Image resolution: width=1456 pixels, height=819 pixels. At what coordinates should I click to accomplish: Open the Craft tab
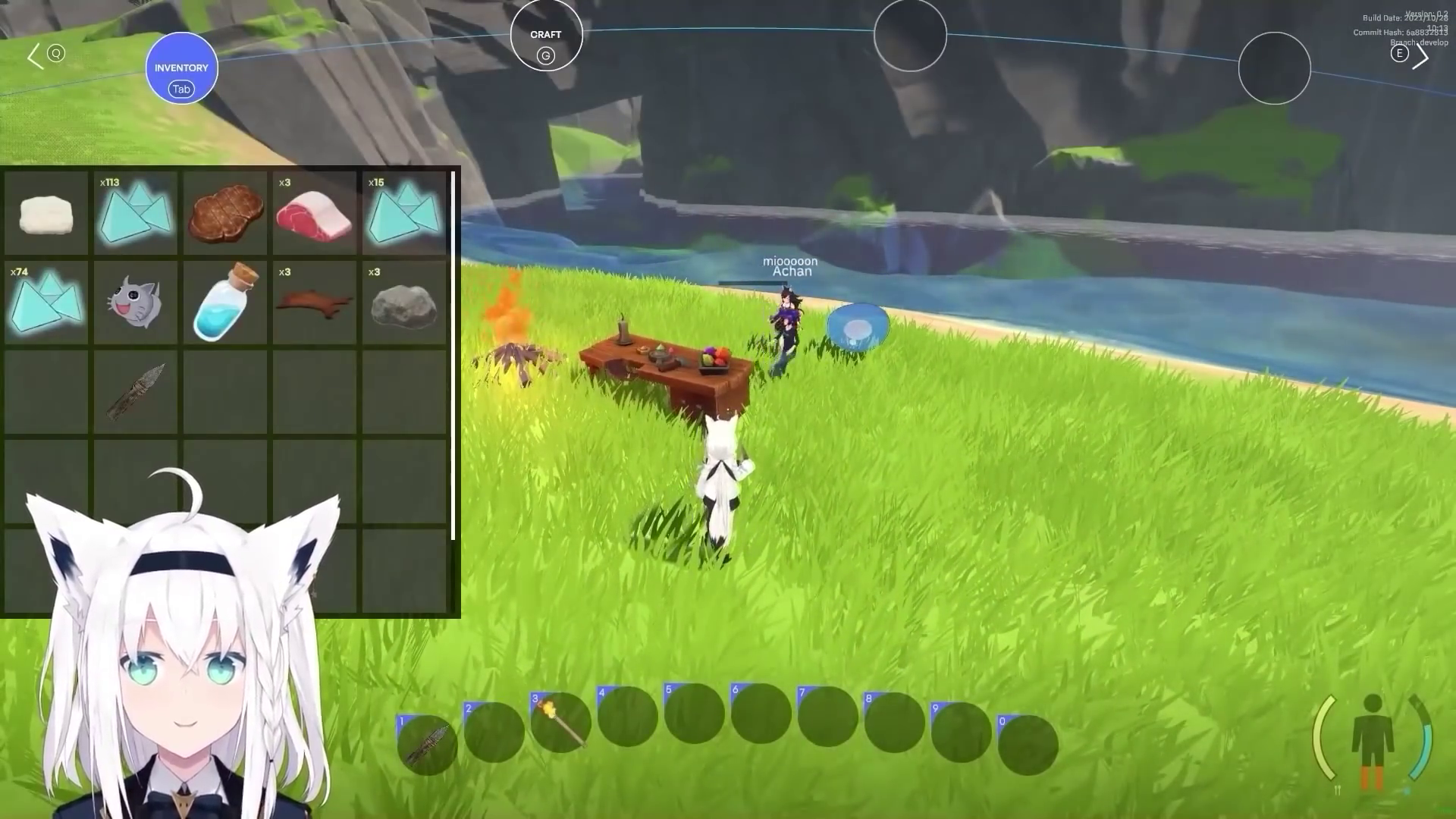click(x=546, y=36)
